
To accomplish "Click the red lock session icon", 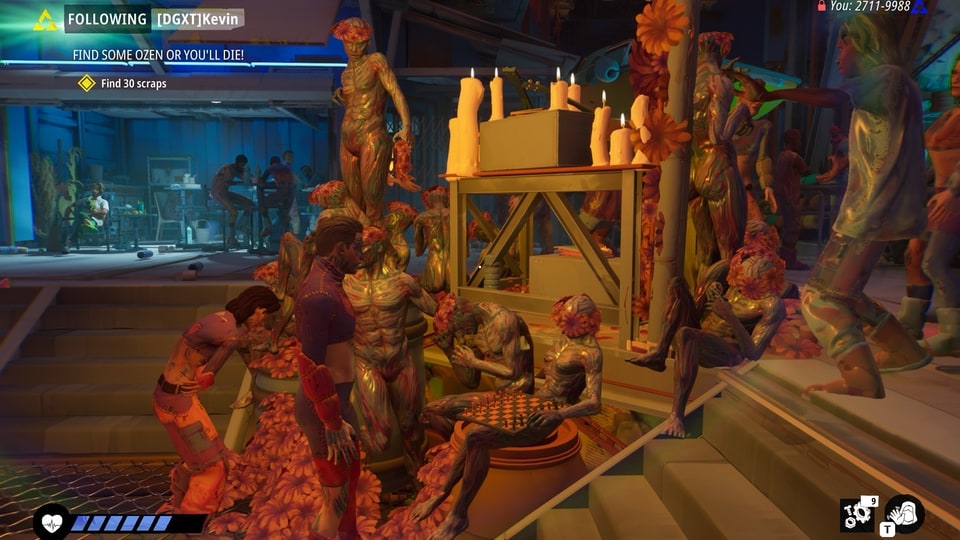I will click(821, 6).
